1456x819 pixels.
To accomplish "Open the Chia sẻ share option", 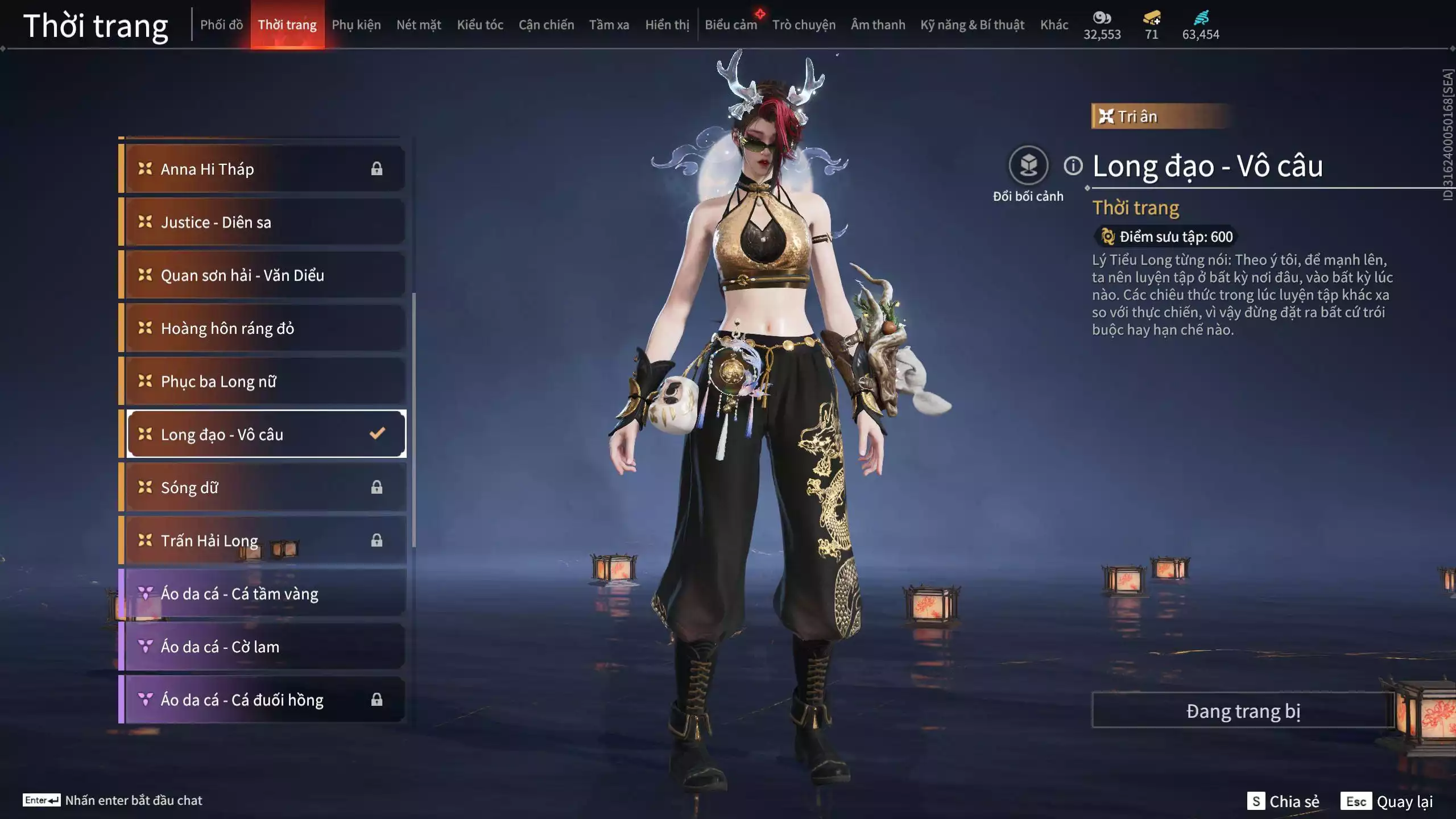I will 1283,801.
